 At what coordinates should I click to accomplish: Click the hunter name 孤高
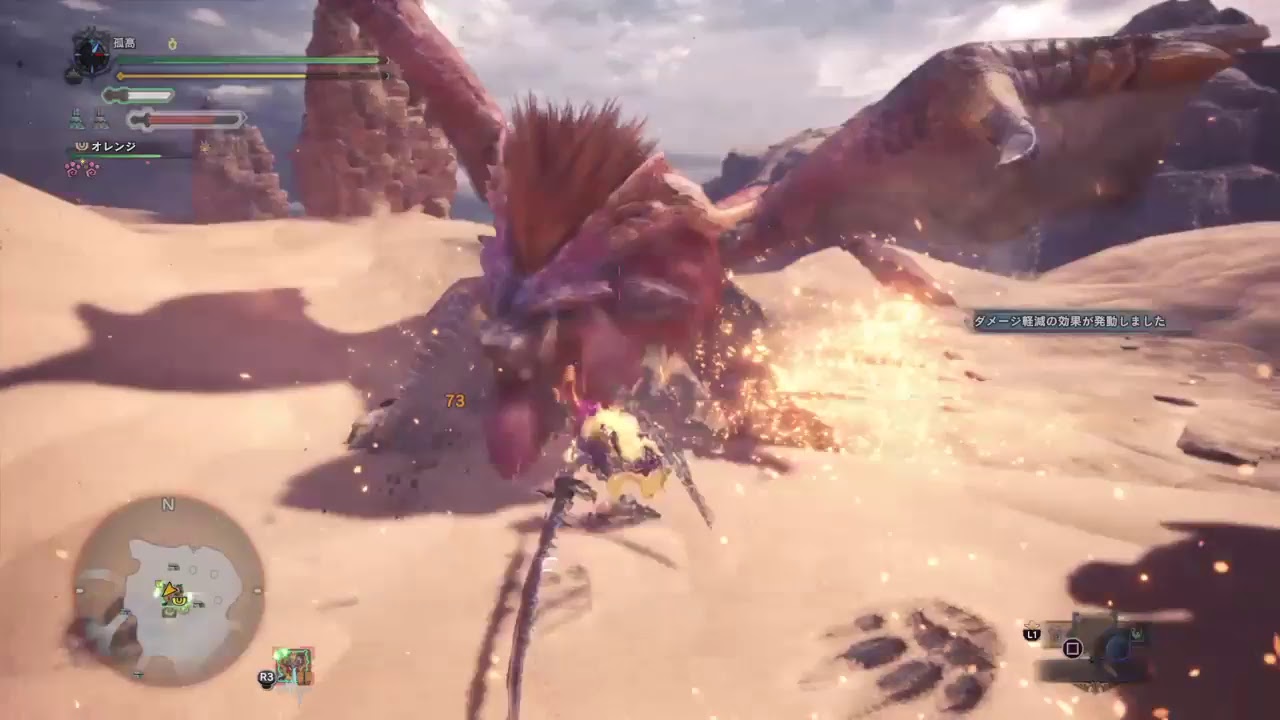(124, 44)
